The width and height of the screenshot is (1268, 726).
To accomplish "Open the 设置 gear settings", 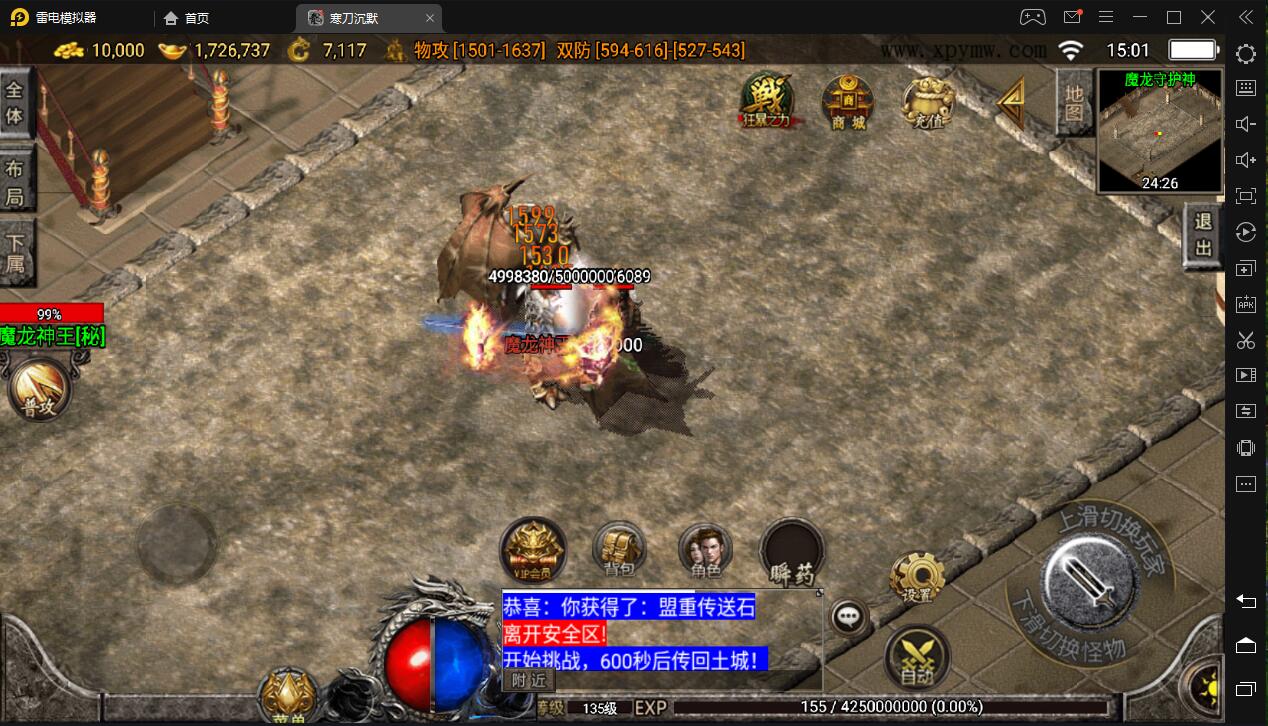I will point(917,576).
